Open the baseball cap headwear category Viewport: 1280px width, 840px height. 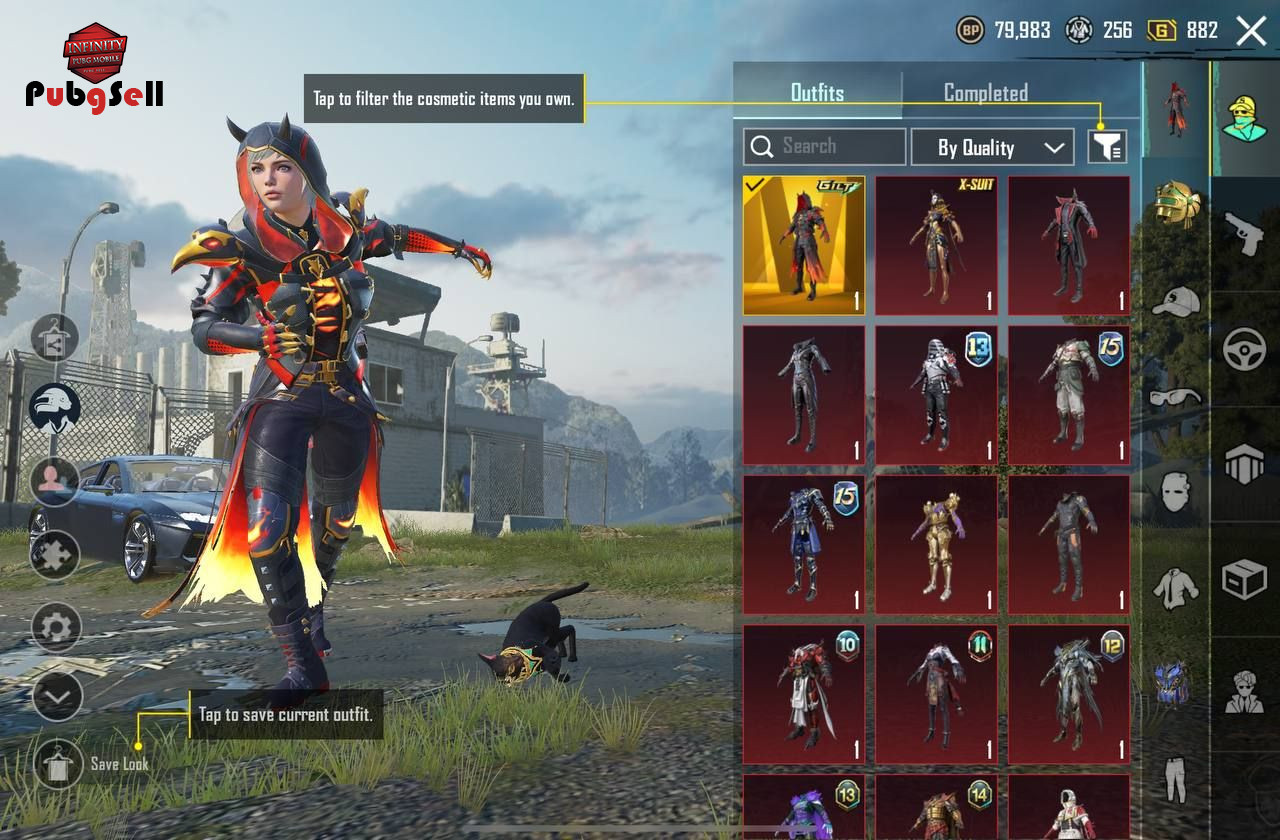click(1176, 301)
